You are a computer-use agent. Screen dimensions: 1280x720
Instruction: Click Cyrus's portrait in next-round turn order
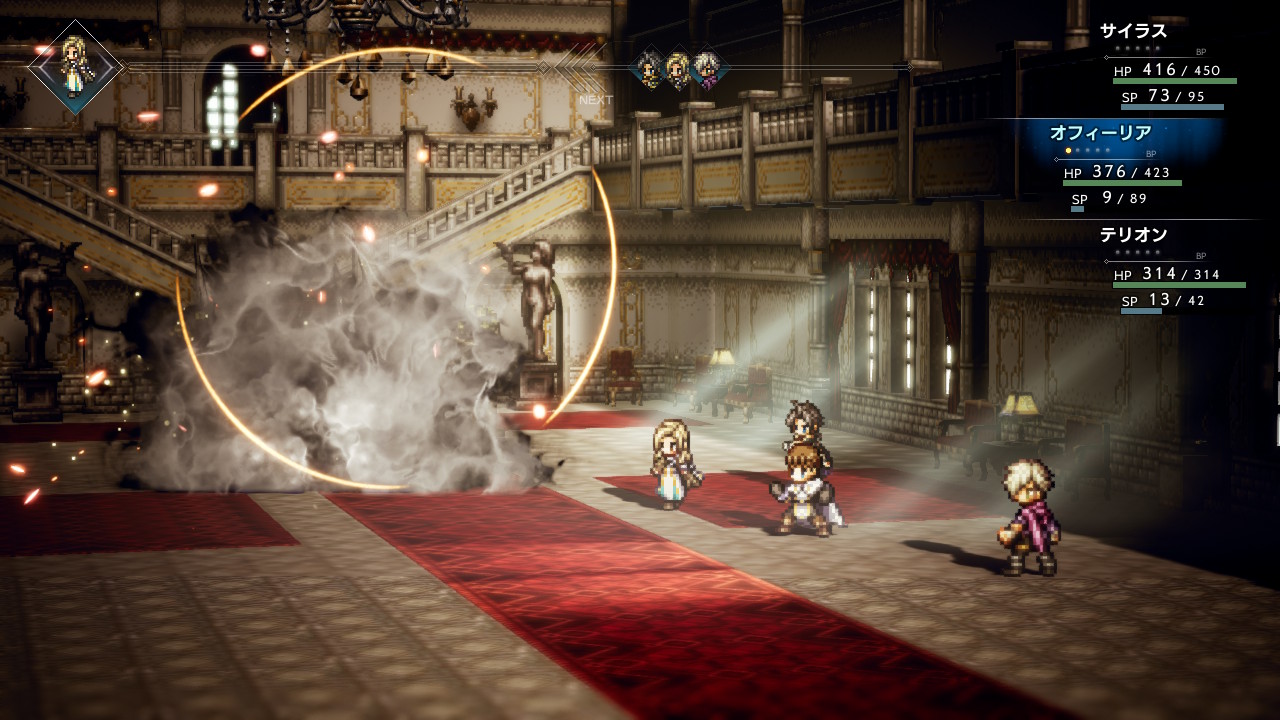[649, 68]
